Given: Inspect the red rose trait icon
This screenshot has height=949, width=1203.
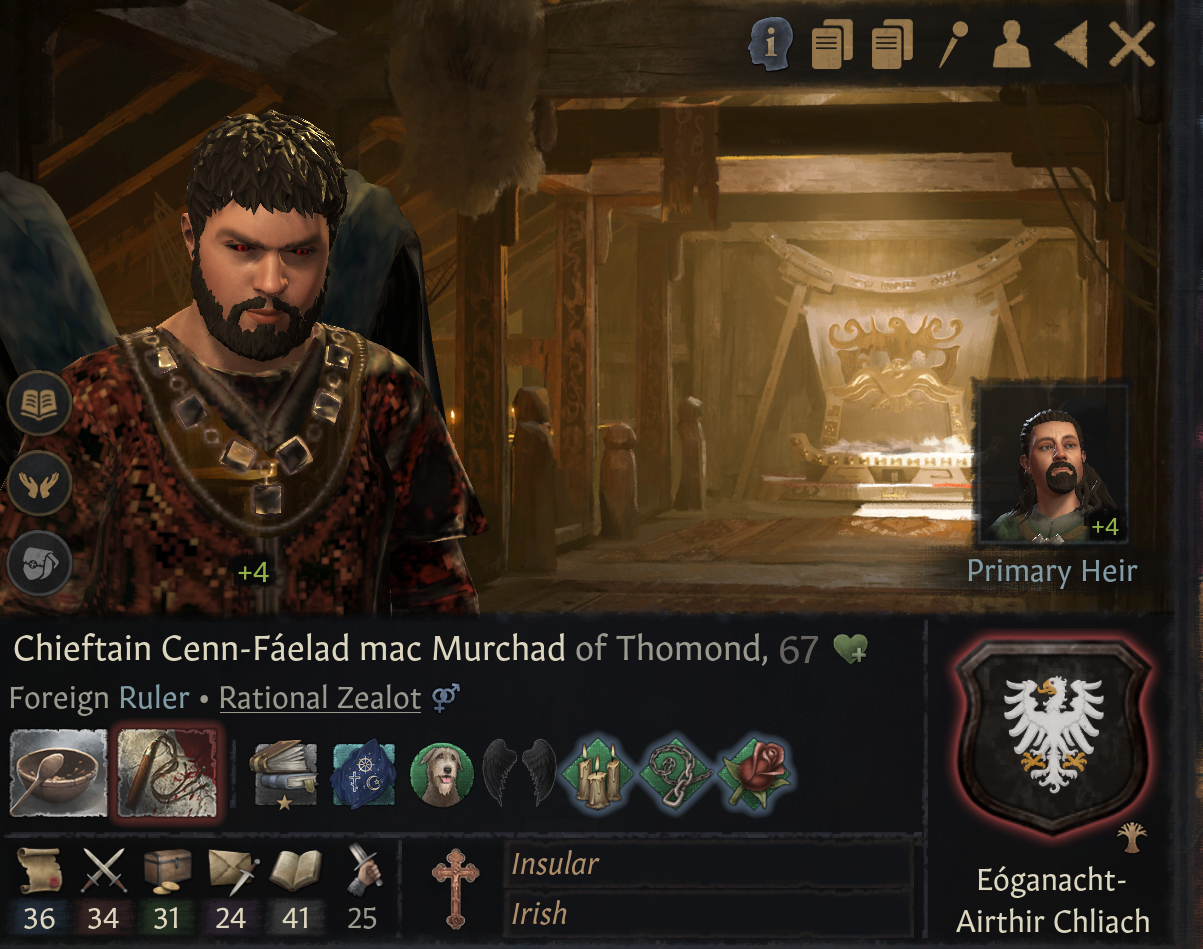Looking at the screenshot, I should [756, 774].
